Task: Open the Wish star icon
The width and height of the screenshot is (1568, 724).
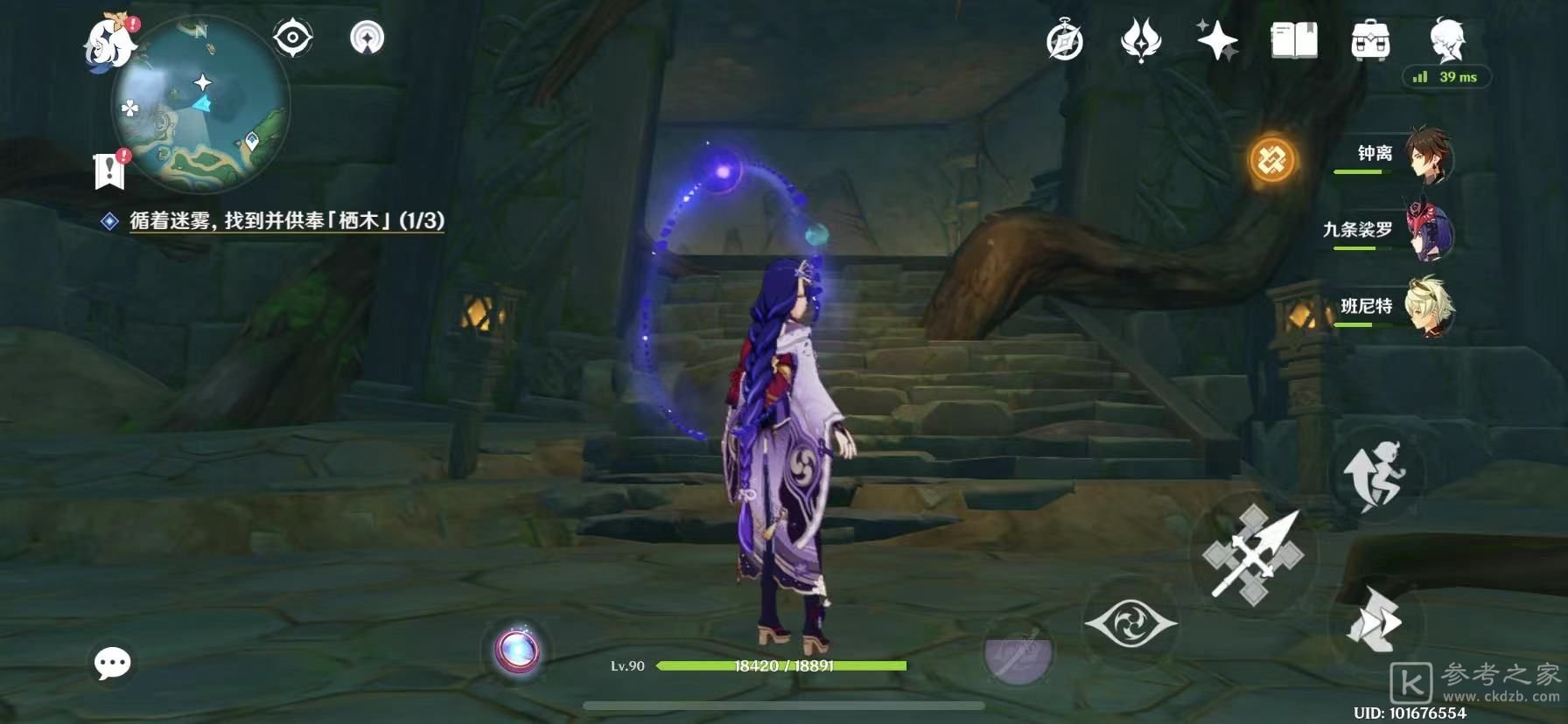Action: pyautogui.click(x=1217, y=41)
